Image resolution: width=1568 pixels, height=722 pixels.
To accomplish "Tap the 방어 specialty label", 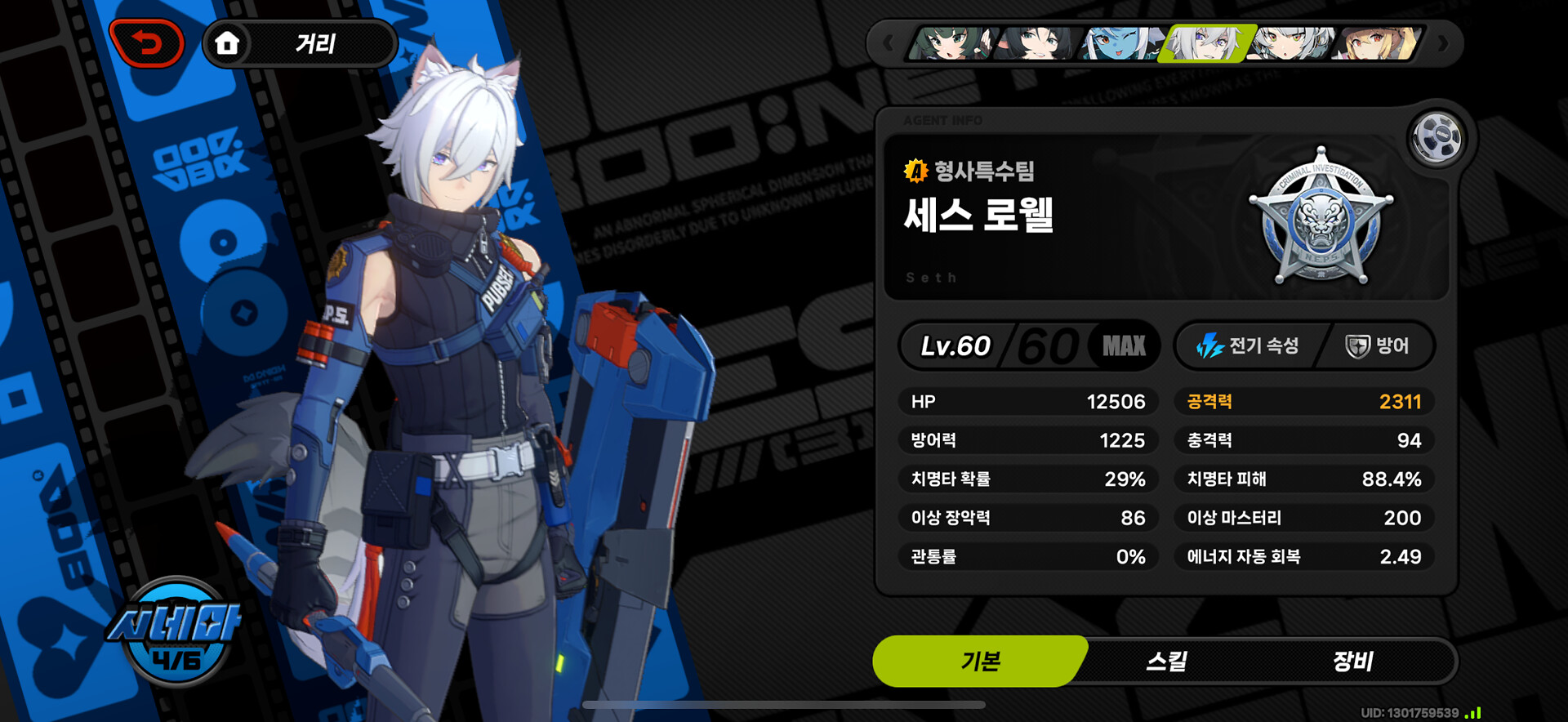I will coord(1377,345).
